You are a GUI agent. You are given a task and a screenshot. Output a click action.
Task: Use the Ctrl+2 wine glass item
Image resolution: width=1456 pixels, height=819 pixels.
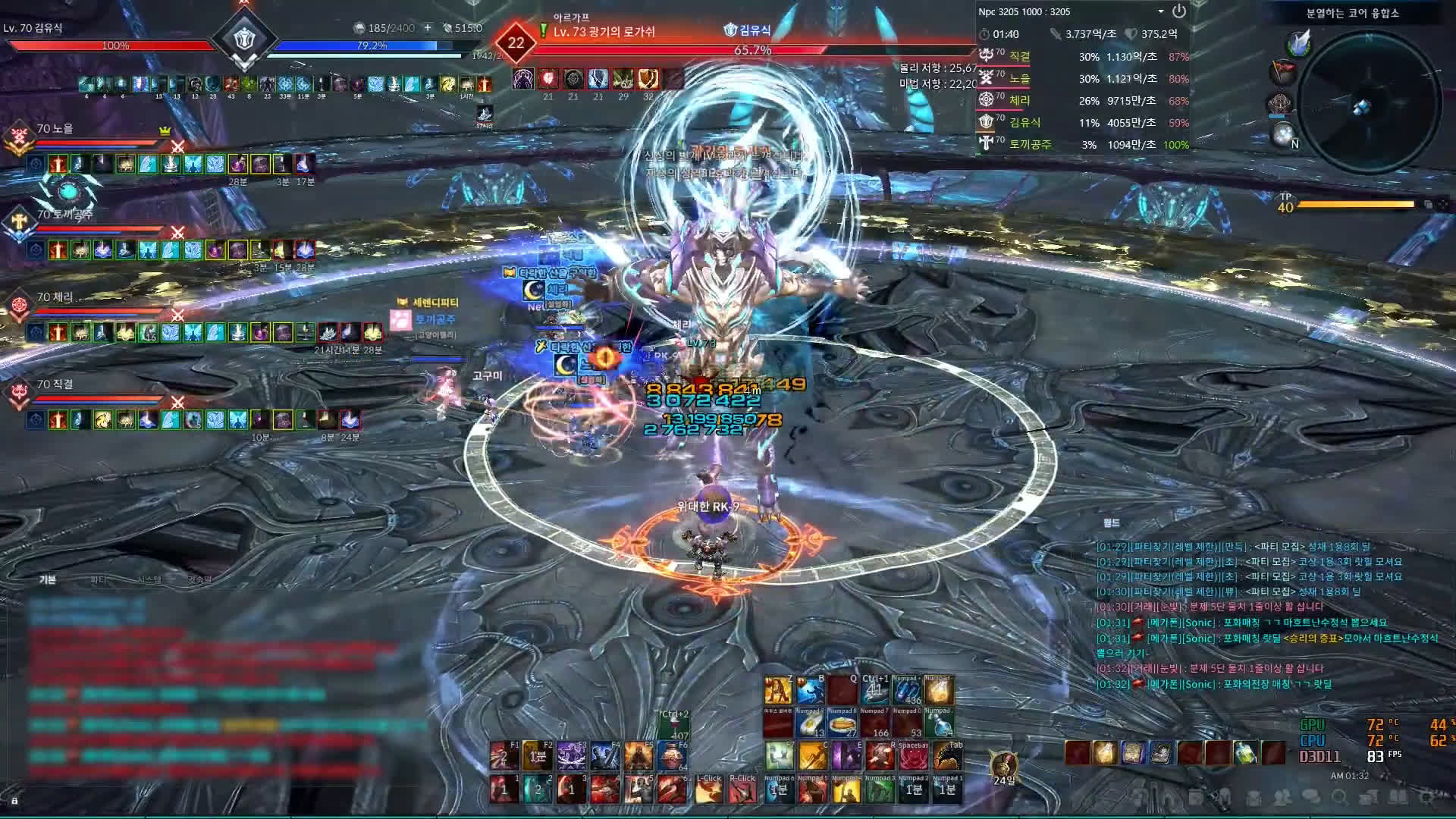click(673, 726)
